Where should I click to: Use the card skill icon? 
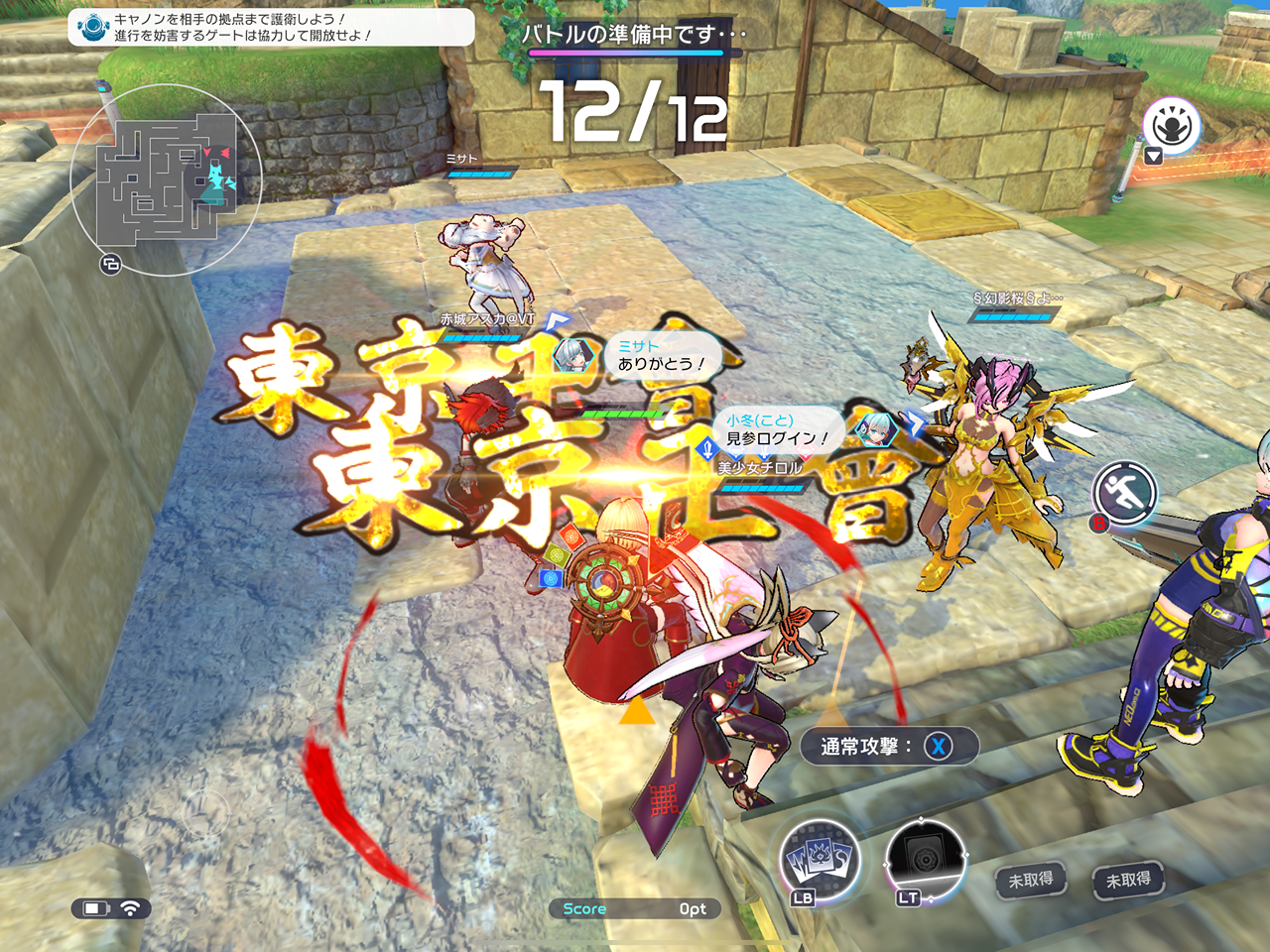820,859
